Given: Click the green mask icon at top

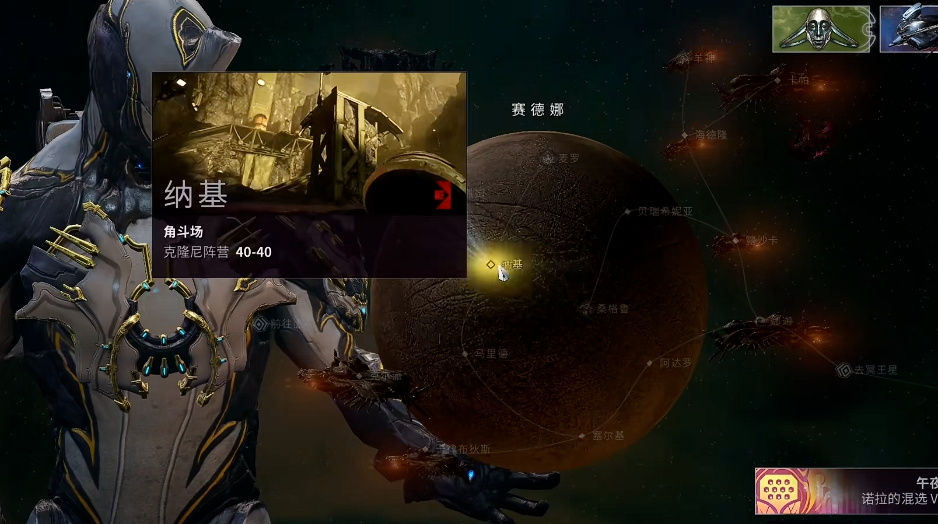Looking at the screenshot, I should [821, 29].
